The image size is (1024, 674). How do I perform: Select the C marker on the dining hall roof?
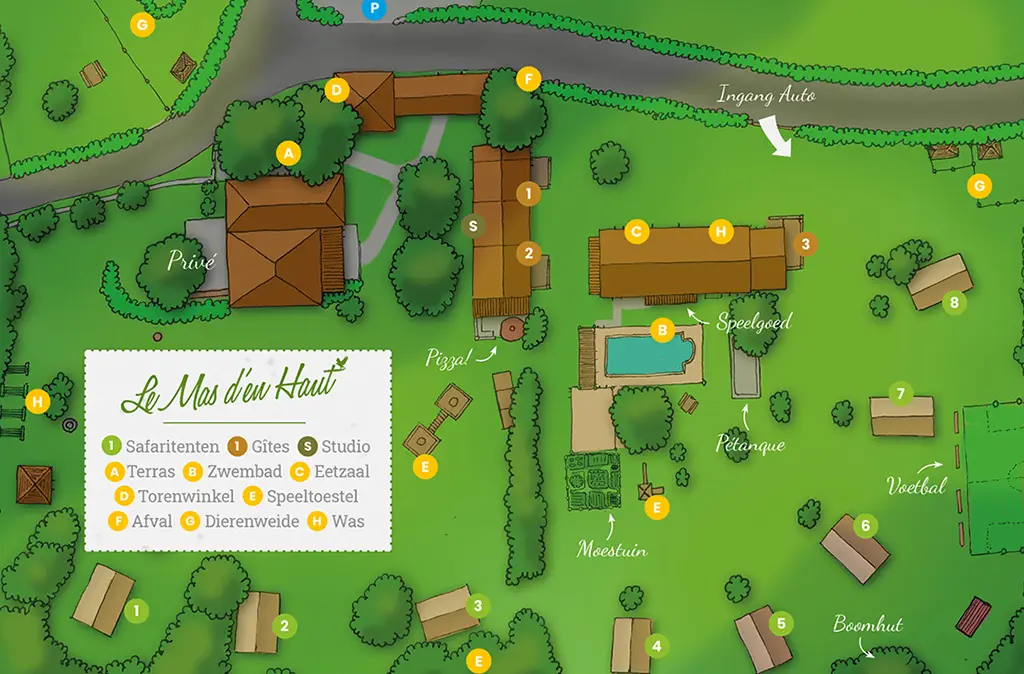[635, 232]
